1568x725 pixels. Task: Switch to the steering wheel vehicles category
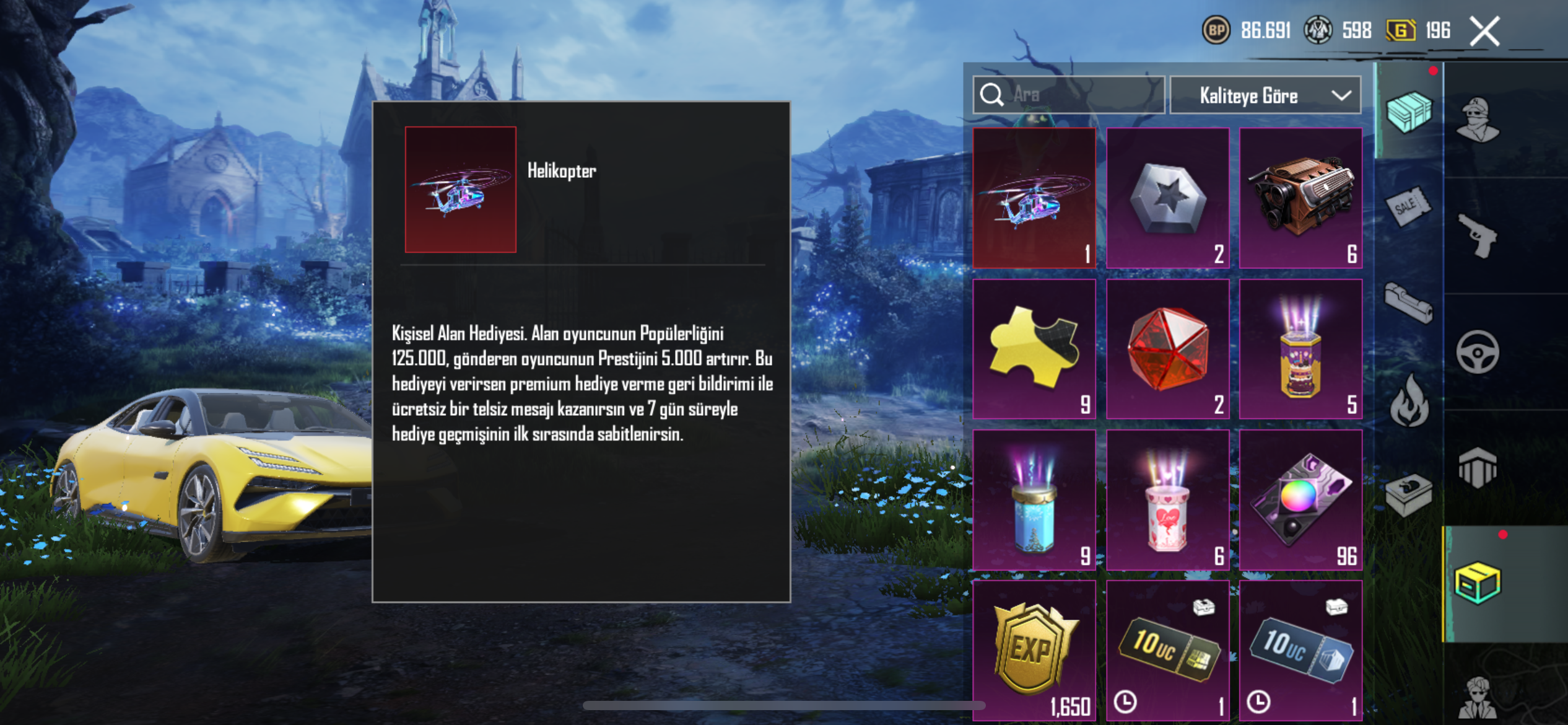1478,352
